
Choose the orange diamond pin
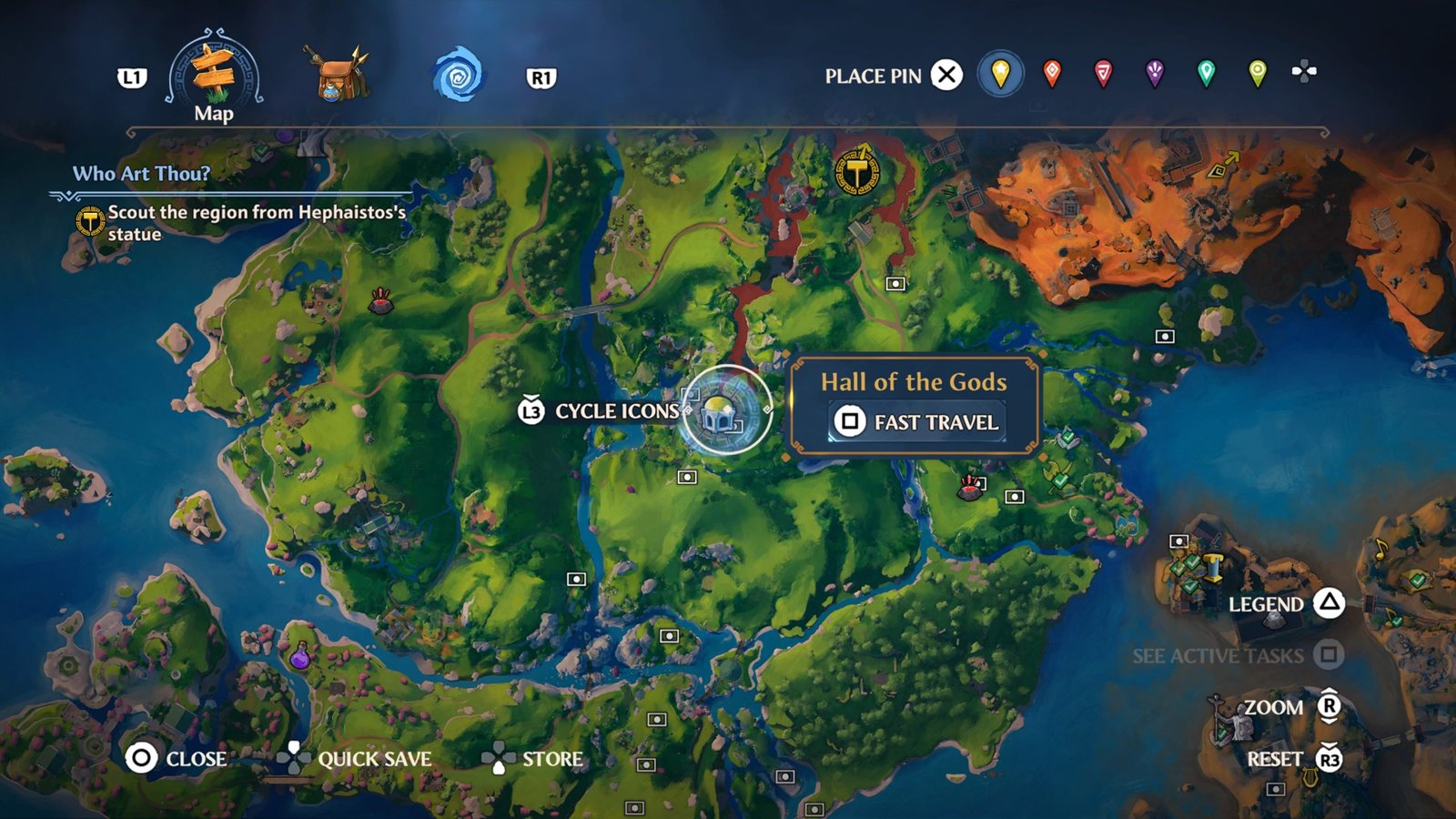[x=1052, y=74]
